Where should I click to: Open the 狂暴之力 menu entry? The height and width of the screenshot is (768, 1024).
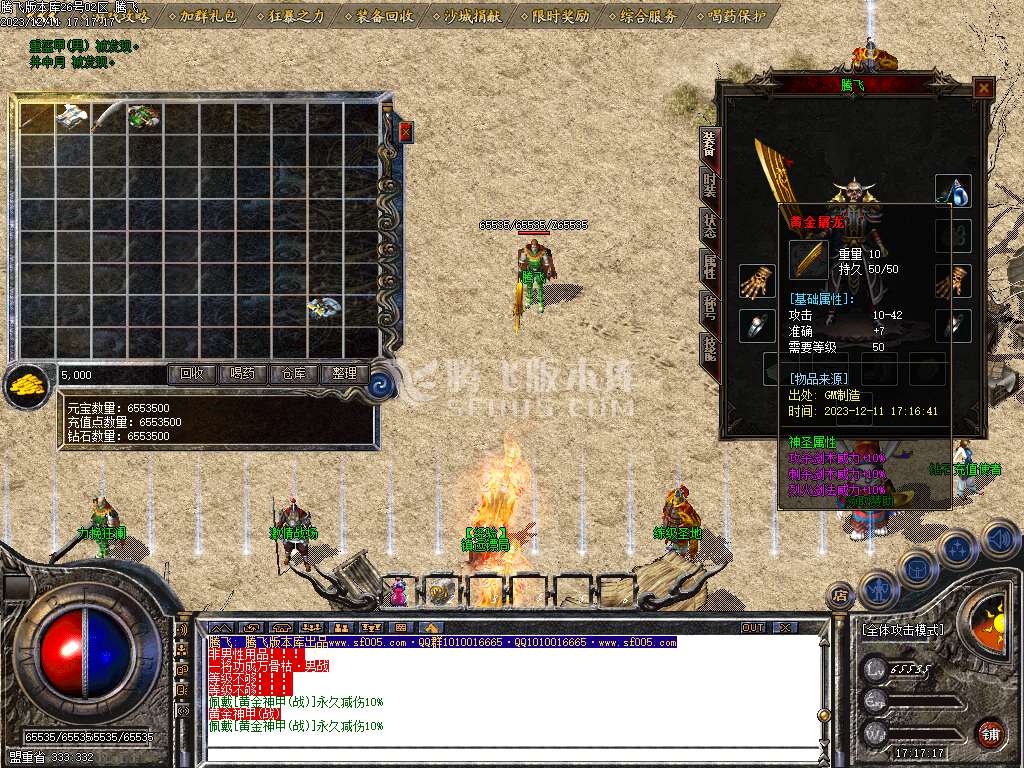point(297,15)
